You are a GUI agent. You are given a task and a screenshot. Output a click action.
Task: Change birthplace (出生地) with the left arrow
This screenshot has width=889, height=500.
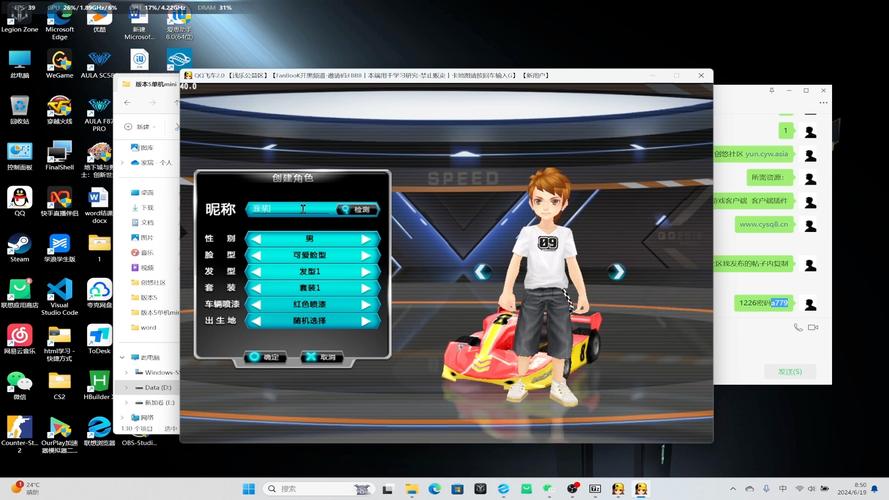pyautogui.click(x=256, y=321)
